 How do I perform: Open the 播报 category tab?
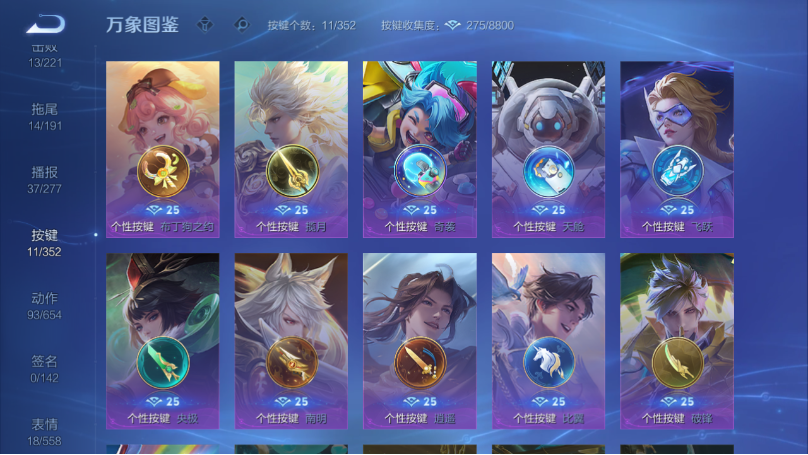tap(45, 179)
